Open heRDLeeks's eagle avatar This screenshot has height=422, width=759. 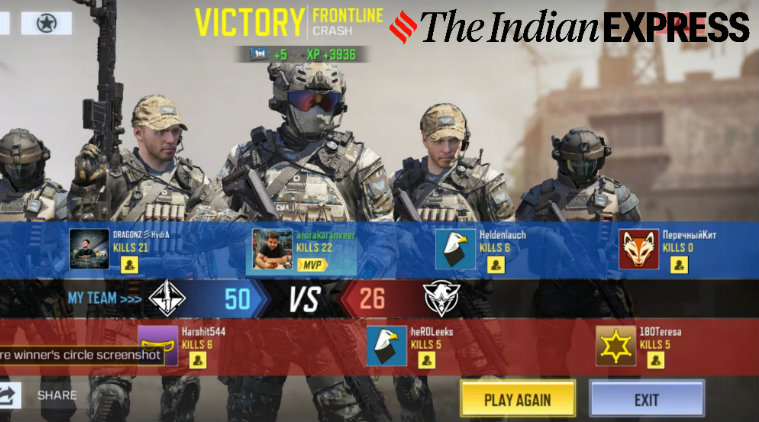387,346
